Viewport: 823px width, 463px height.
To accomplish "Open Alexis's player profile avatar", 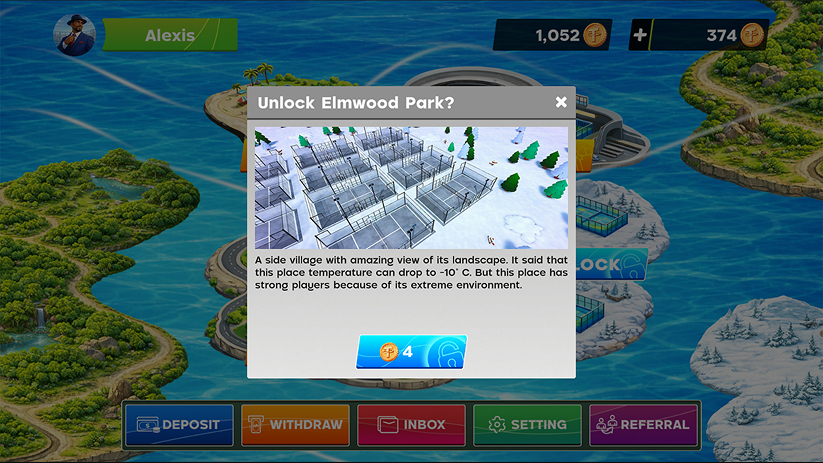I will coord(75,35).
